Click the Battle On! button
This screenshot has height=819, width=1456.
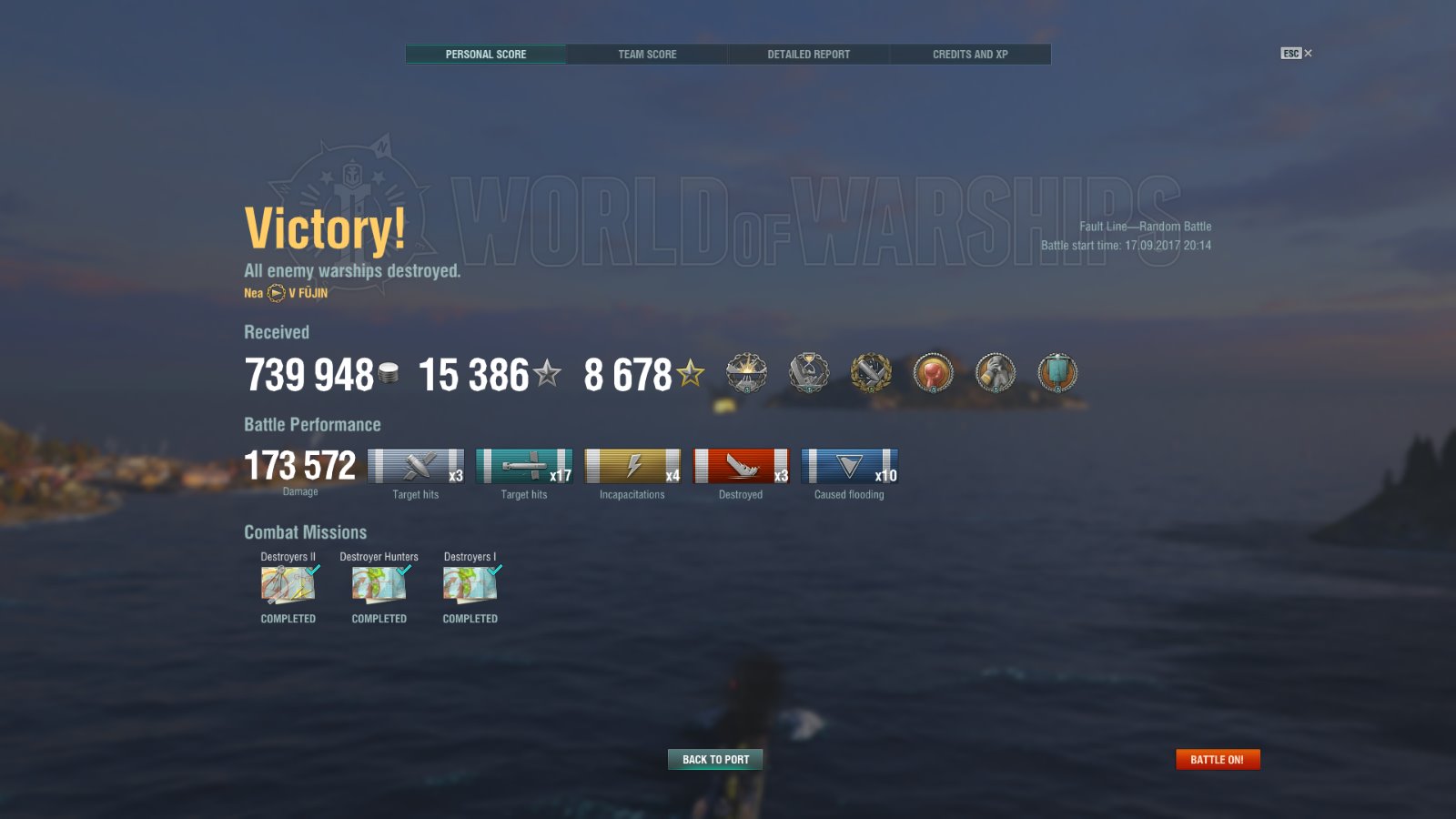point(1218,759)
